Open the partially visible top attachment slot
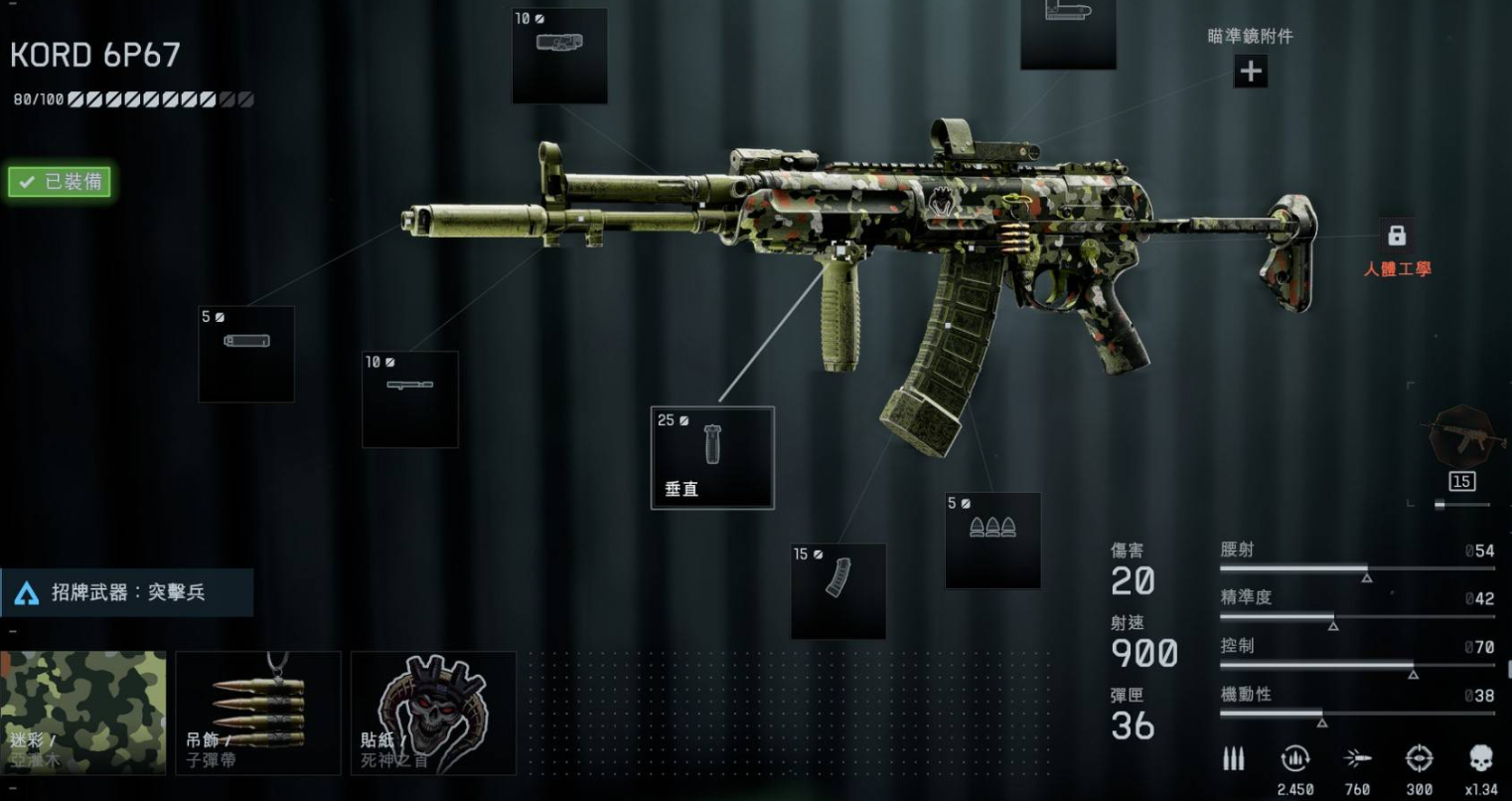Image resolution: width=1512 pixels, height=801 pixels. pos(1068,33)
